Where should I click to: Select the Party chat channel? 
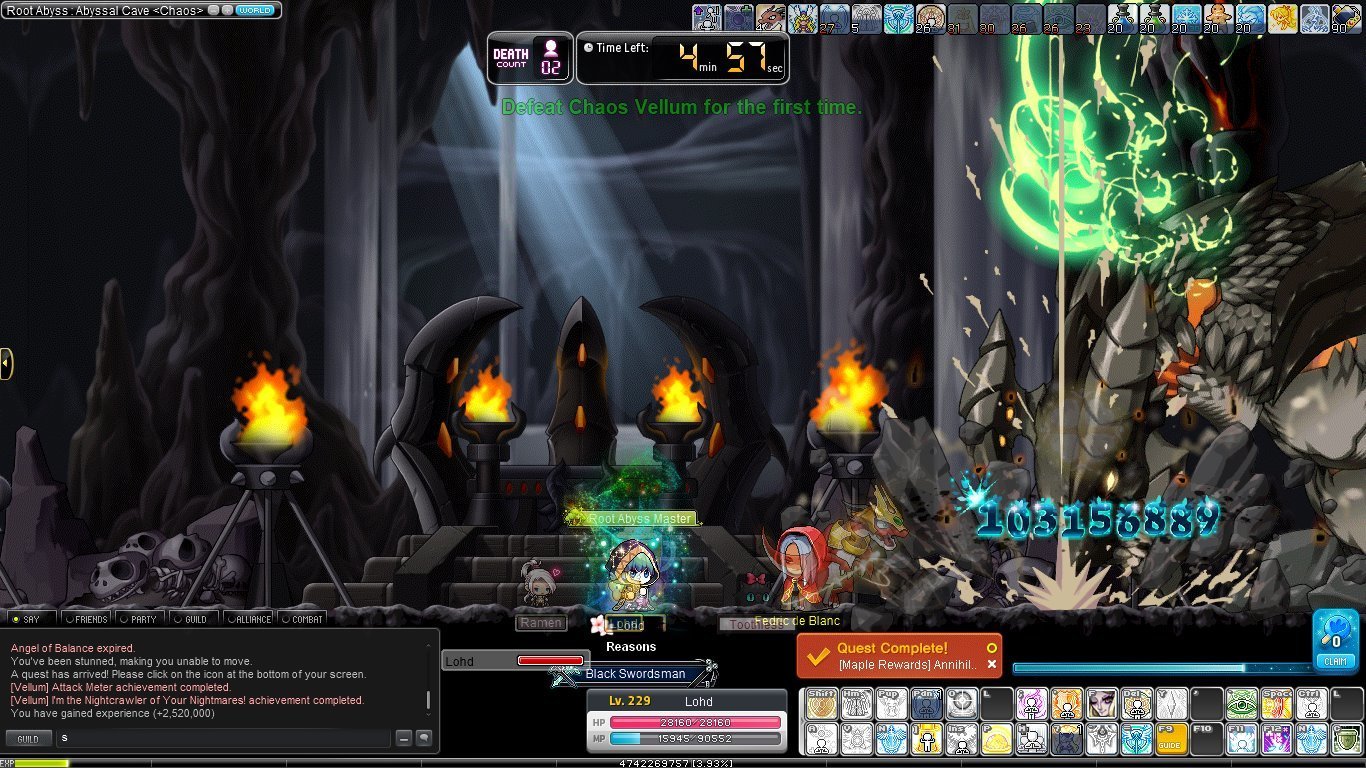(x=140, y=619)
